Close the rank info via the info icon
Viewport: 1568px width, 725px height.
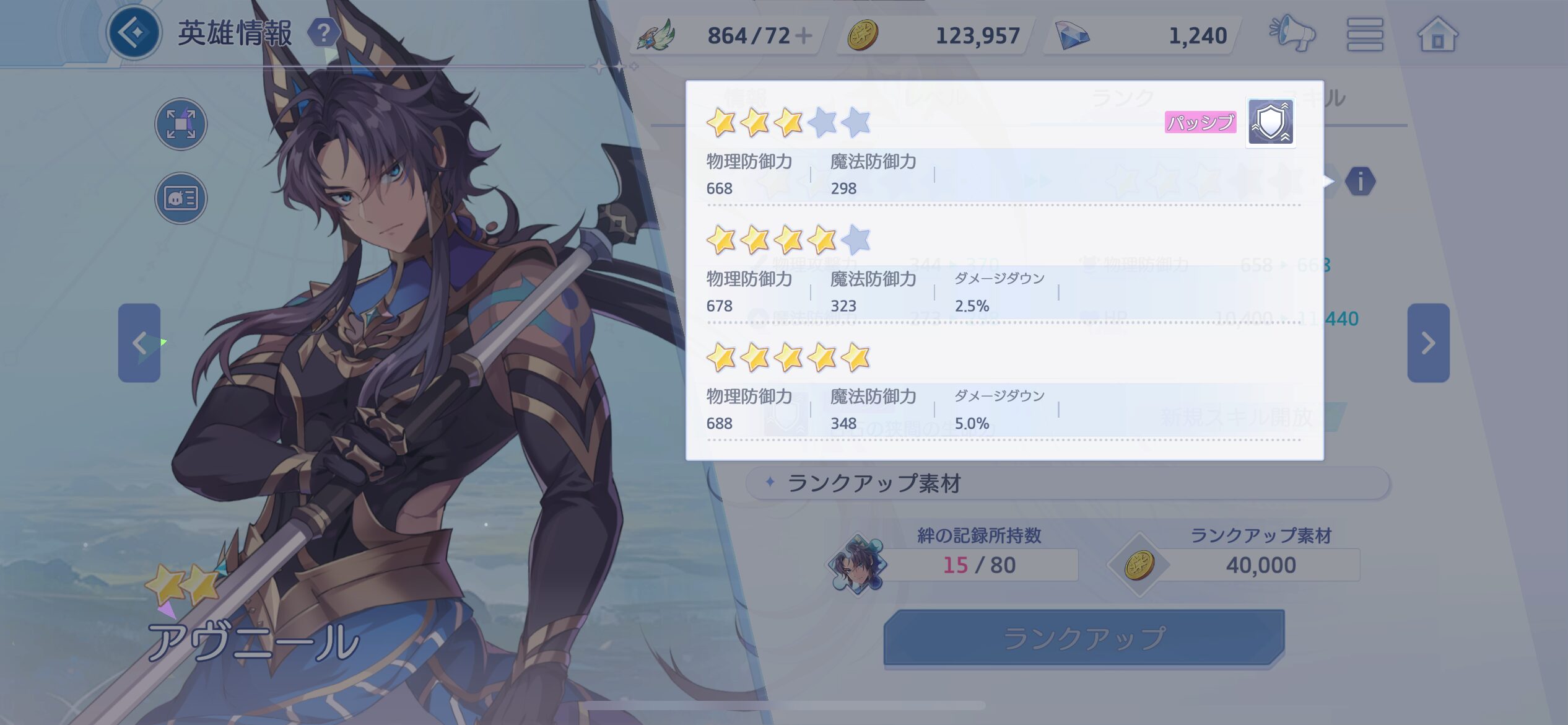(1360, 182)
